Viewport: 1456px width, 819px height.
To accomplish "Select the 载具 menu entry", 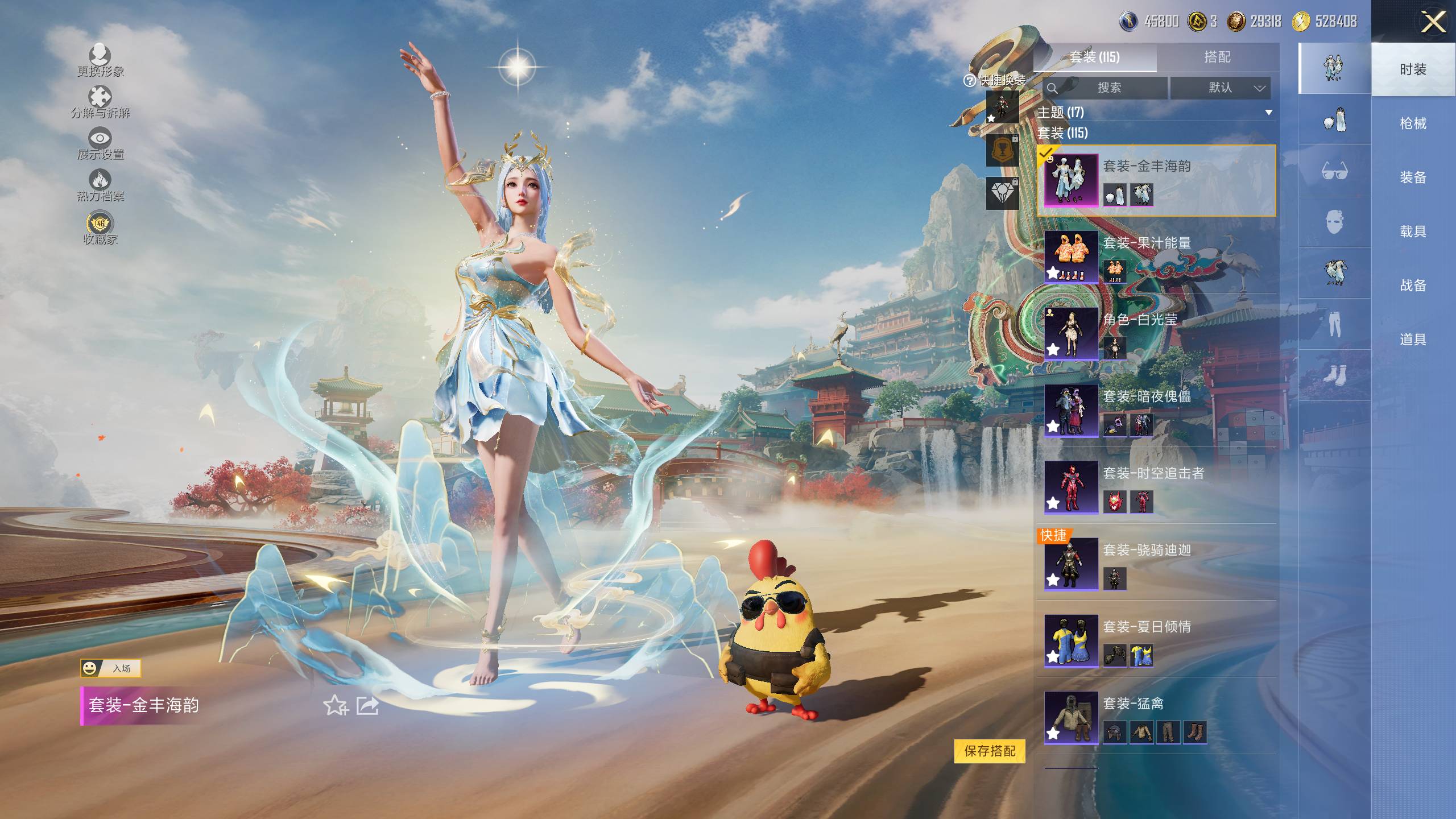I will [1413, 231].
